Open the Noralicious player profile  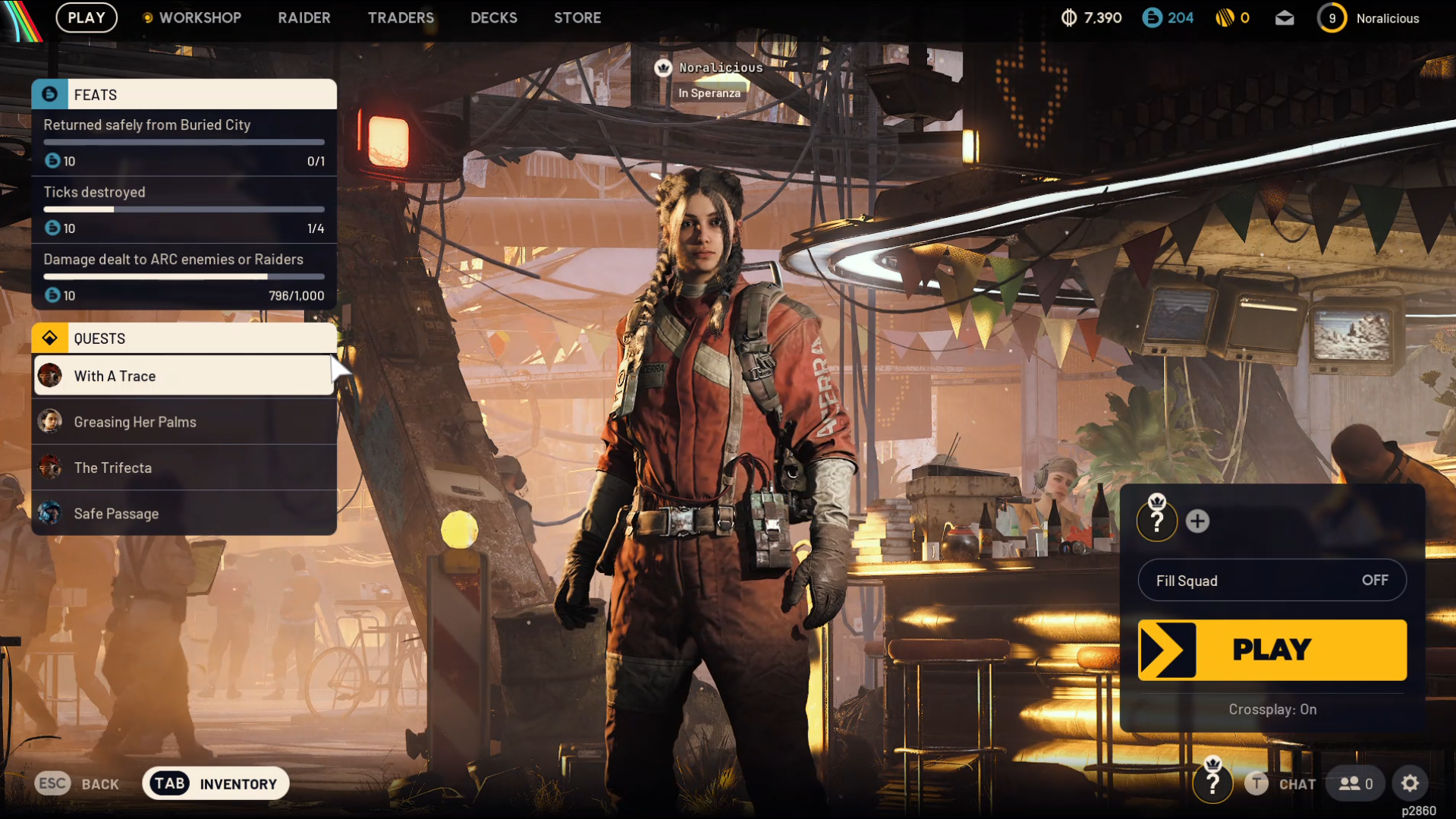click(x=1373, y=18)
